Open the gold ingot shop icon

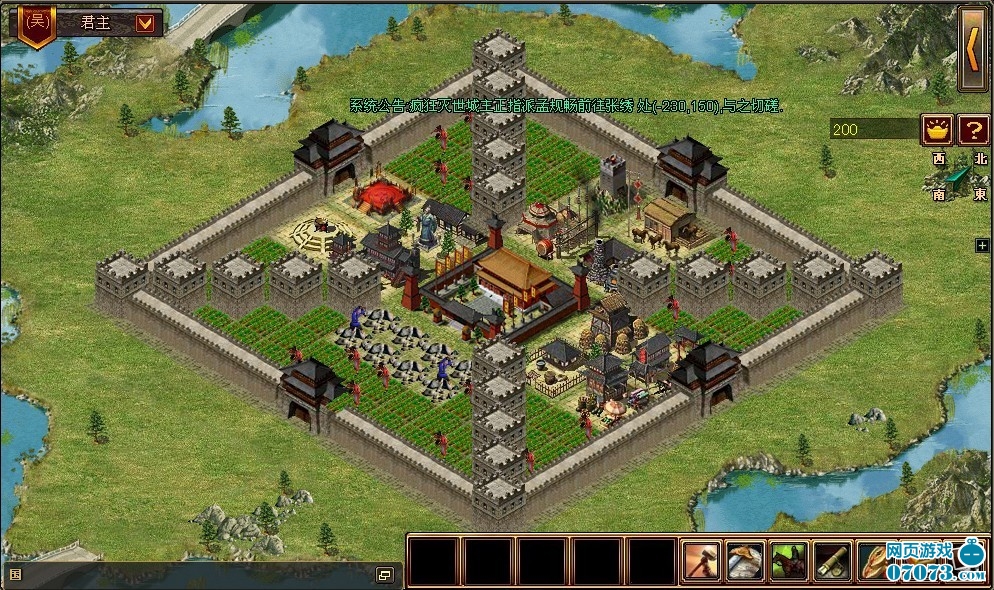pyautogui.click(x=937, y=129)
